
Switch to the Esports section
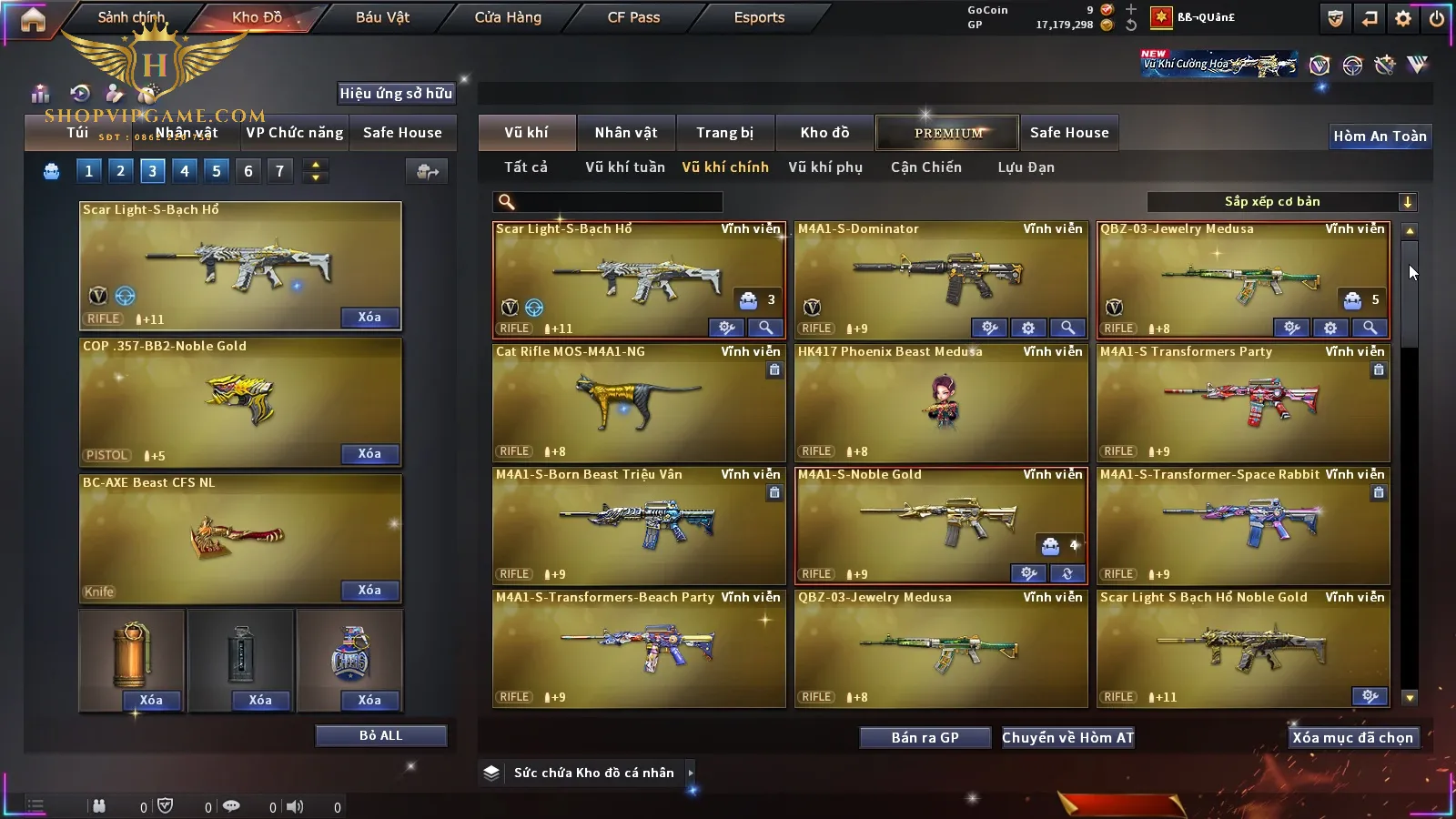759,17
